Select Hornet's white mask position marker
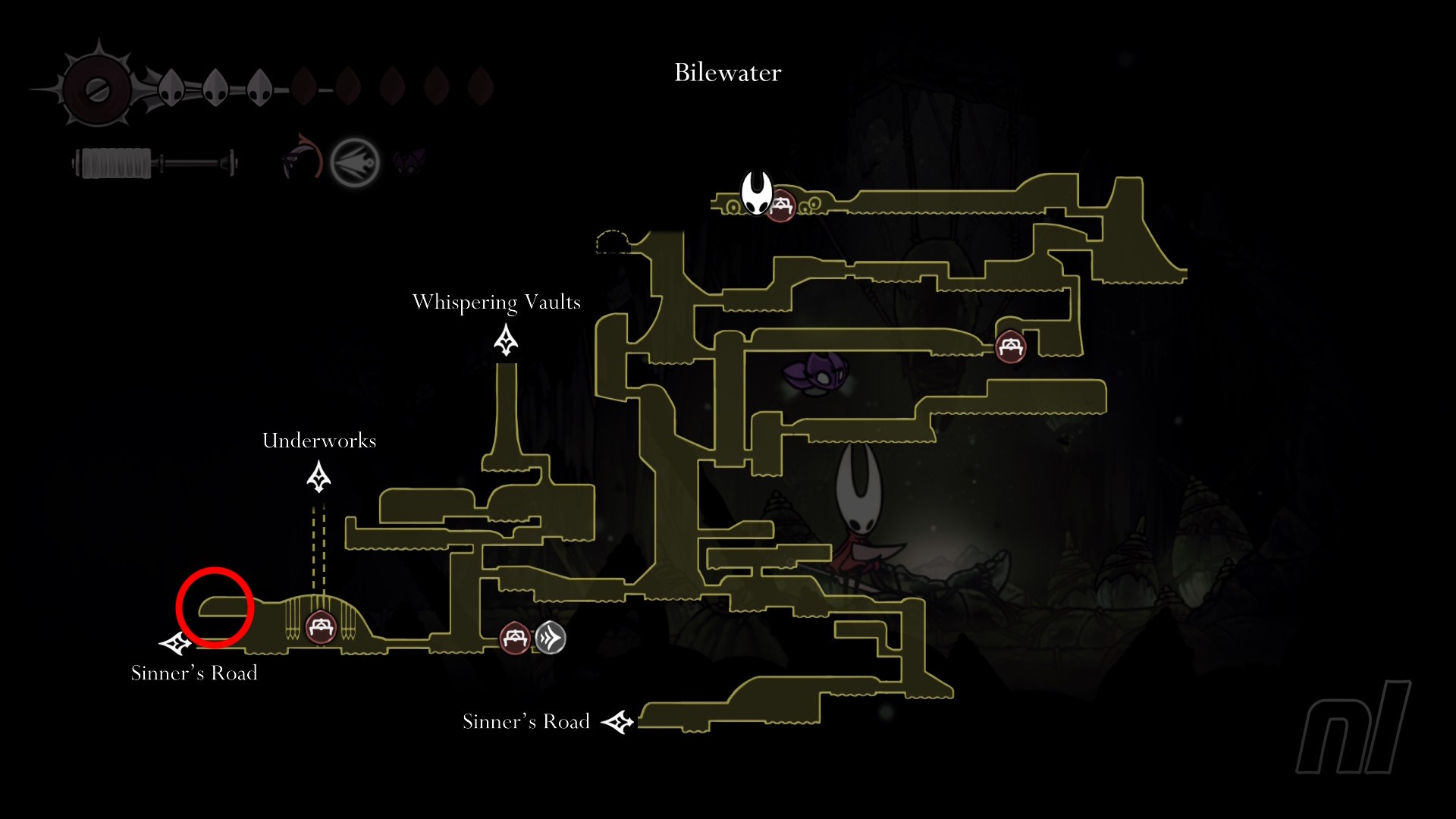Screen dimensions: 1456x819 click(756, 193)
